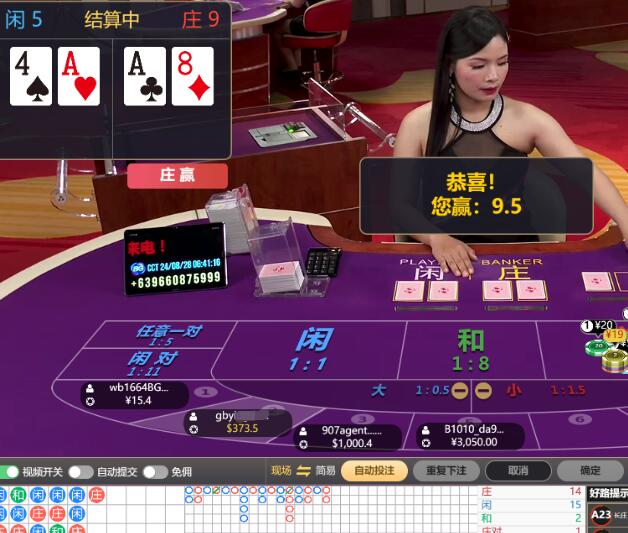
Task: Switch between 现场 and 简易 view
Action: 303,471
